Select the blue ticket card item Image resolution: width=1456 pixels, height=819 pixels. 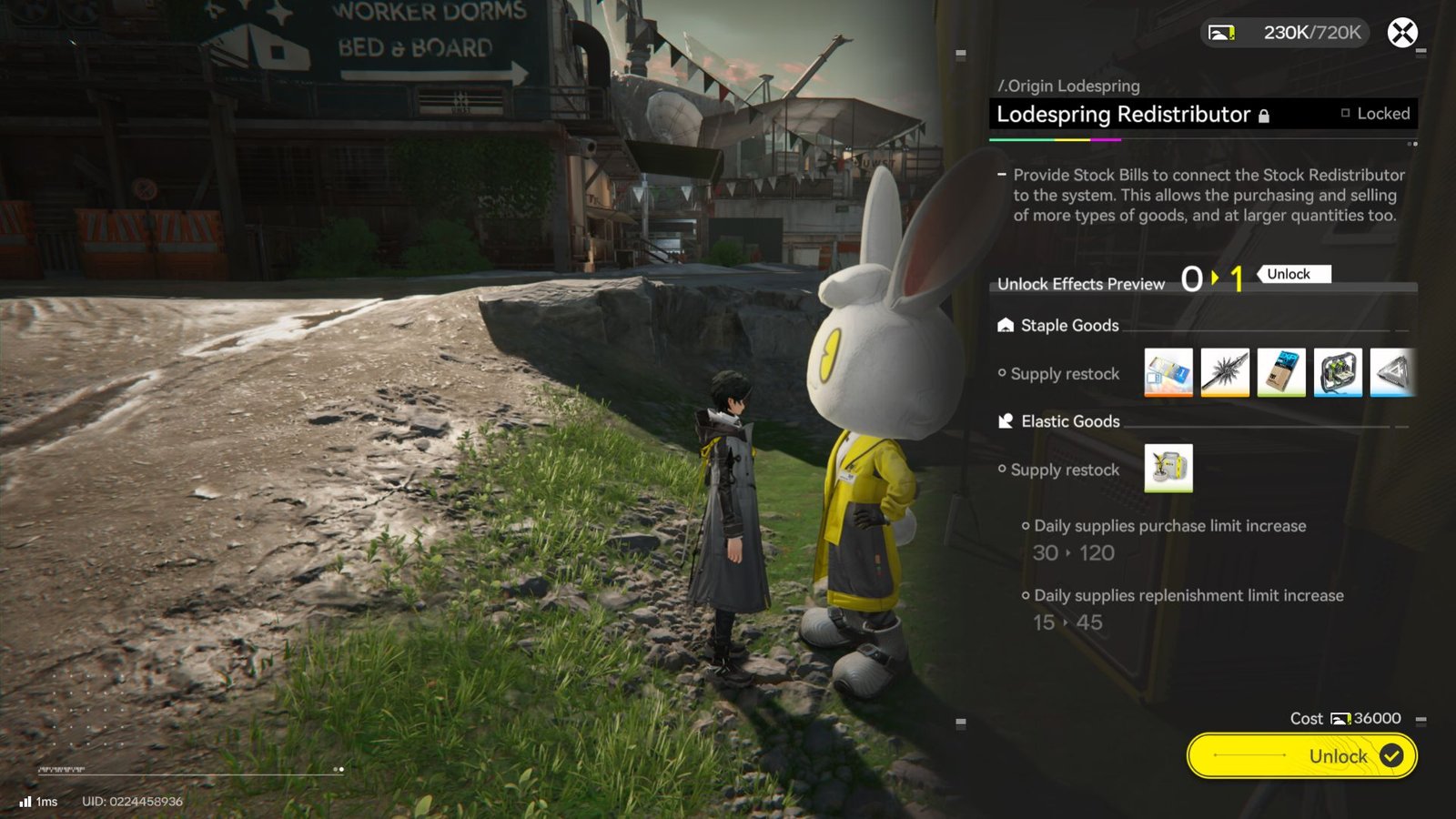point(1168,372)
